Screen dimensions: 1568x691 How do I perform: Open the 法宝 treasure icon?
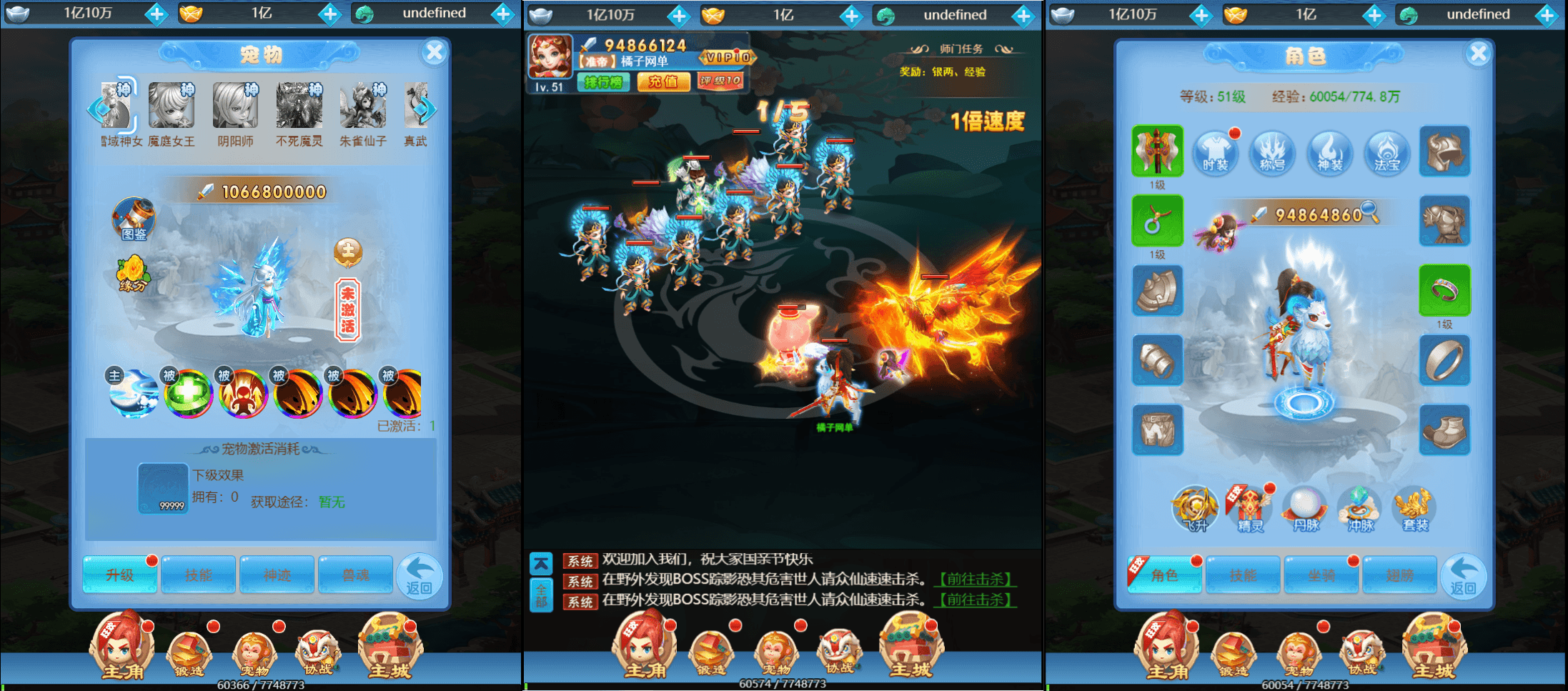click(x=1386, y=152)
